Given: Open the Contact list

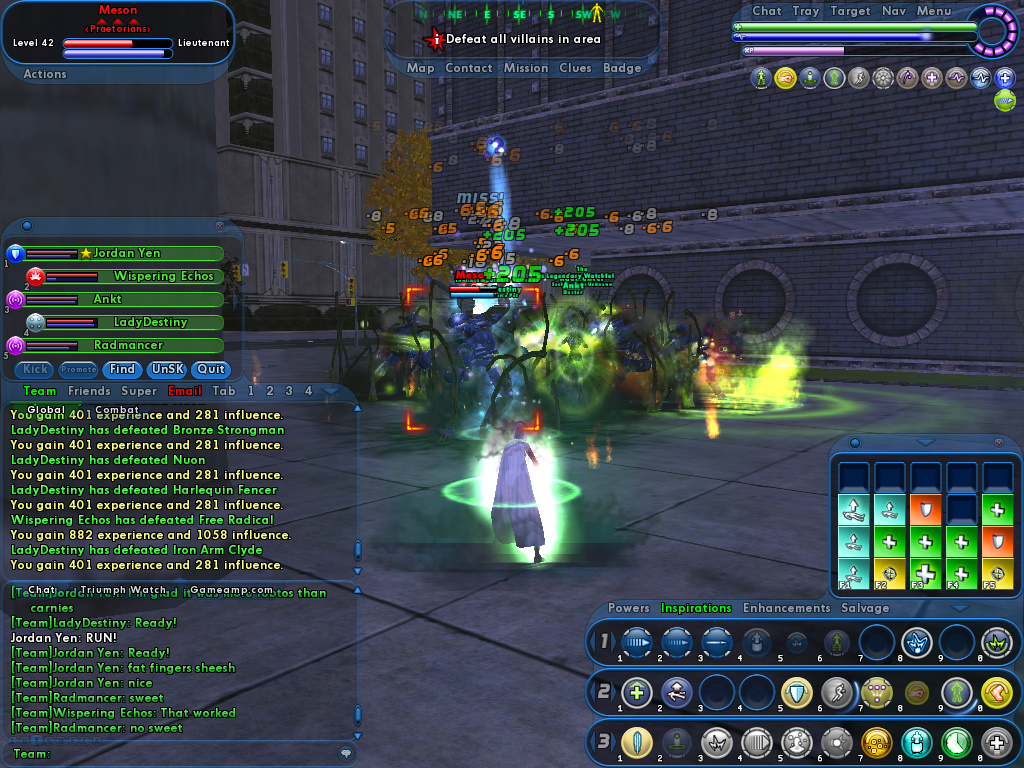Looking at the screenshot, I should [x=469, y=68].
